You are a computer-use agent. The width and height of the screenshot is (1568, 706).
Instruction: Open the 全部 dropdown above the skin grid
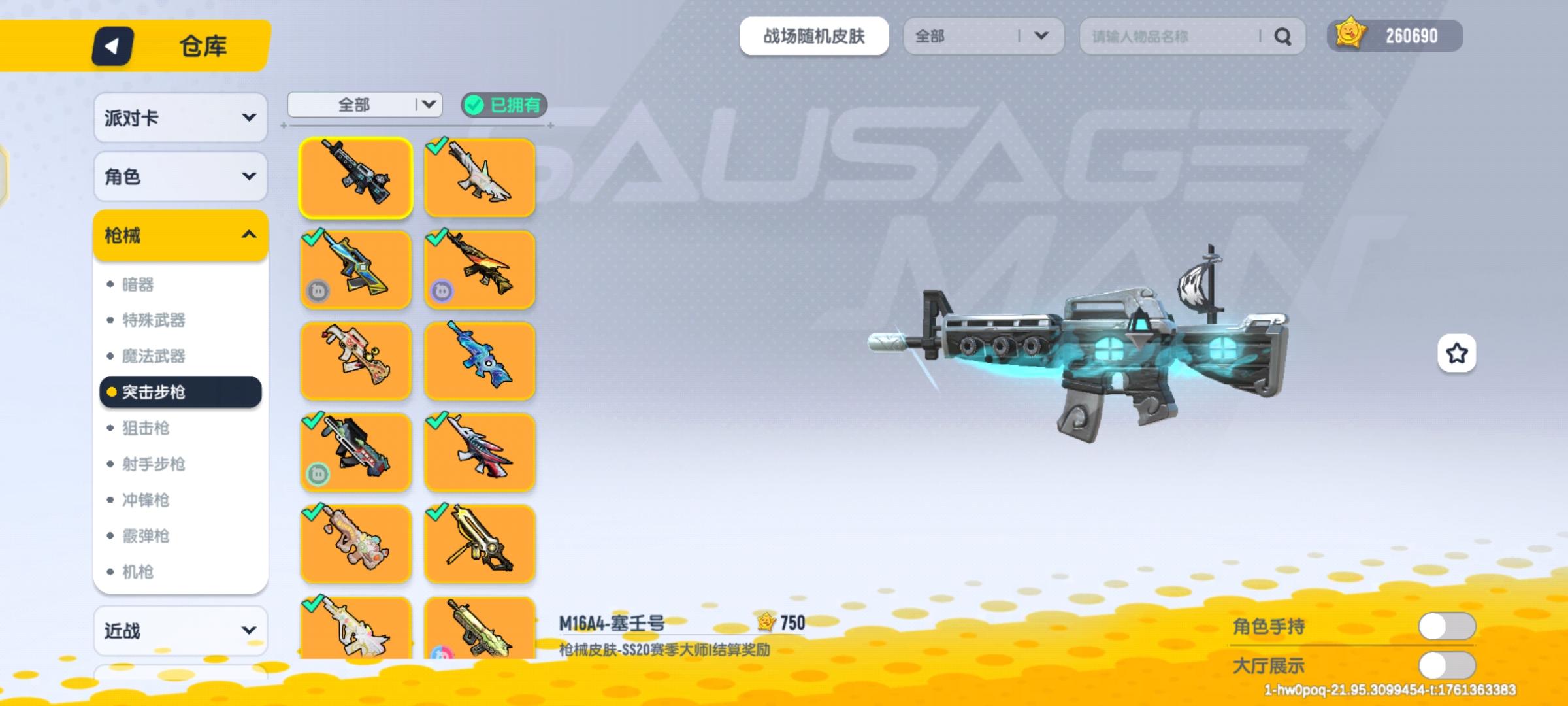364,105
